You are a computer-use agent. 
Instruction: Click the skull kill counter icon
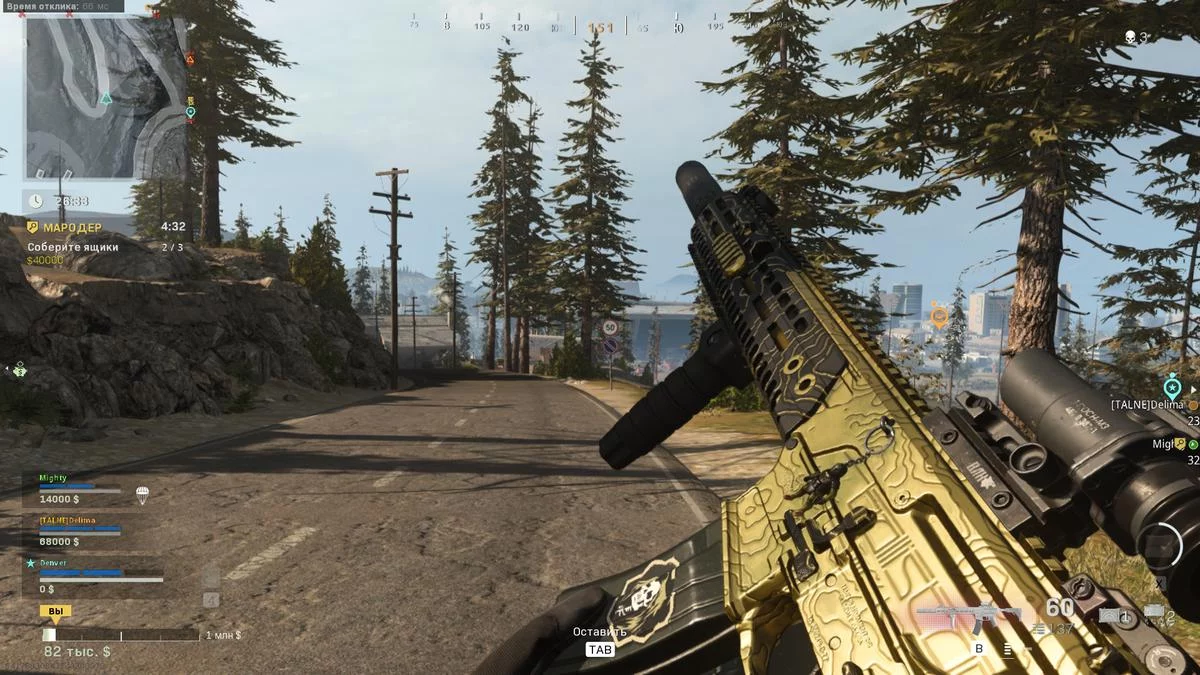click(x=1129, y=37)
